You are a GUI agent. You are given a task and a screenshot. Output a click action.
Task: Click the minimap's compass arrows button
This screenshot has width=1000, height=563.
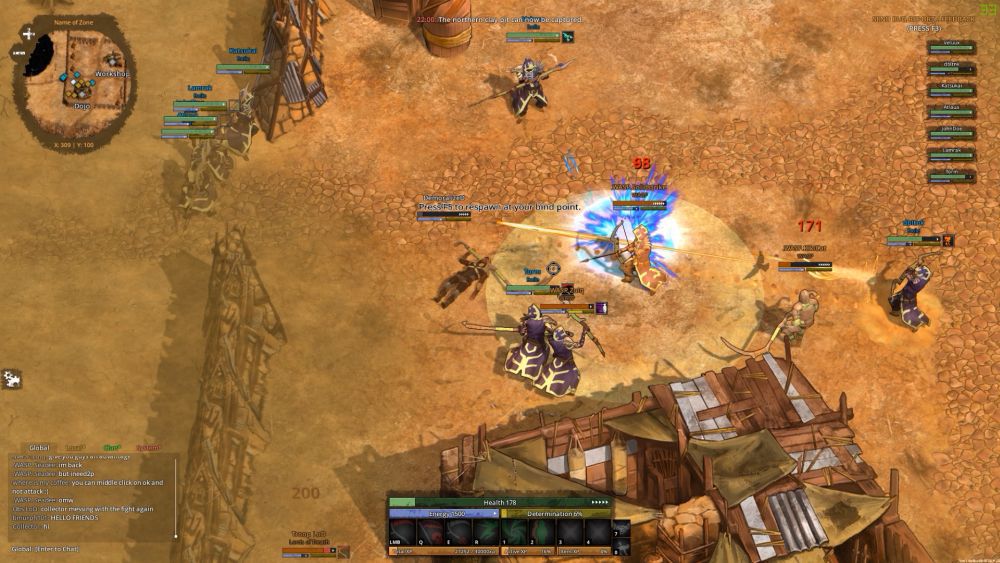28,34
